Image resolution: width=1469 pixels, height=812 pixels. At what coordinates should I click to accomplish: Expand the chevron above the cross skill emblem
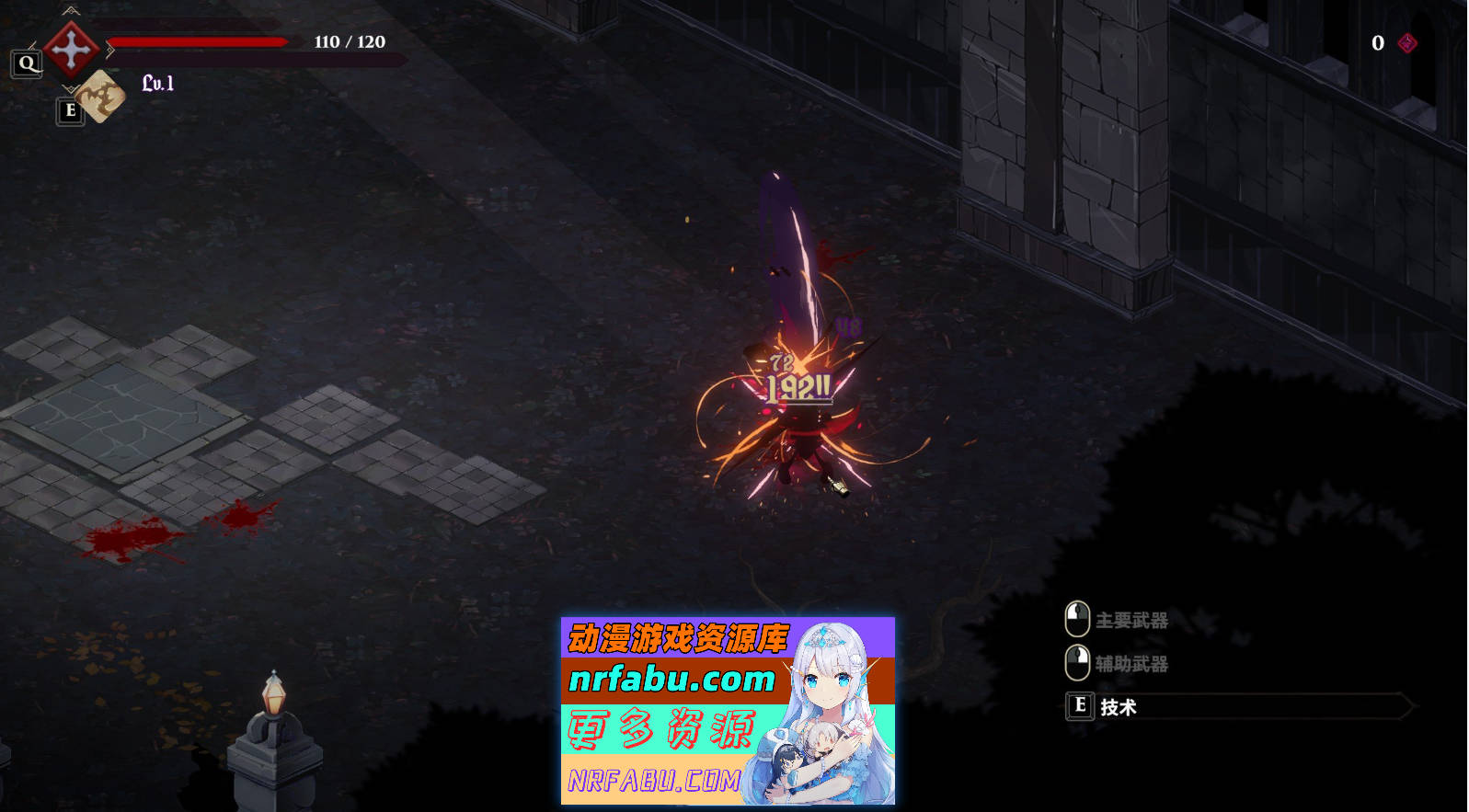pos(70,11)
